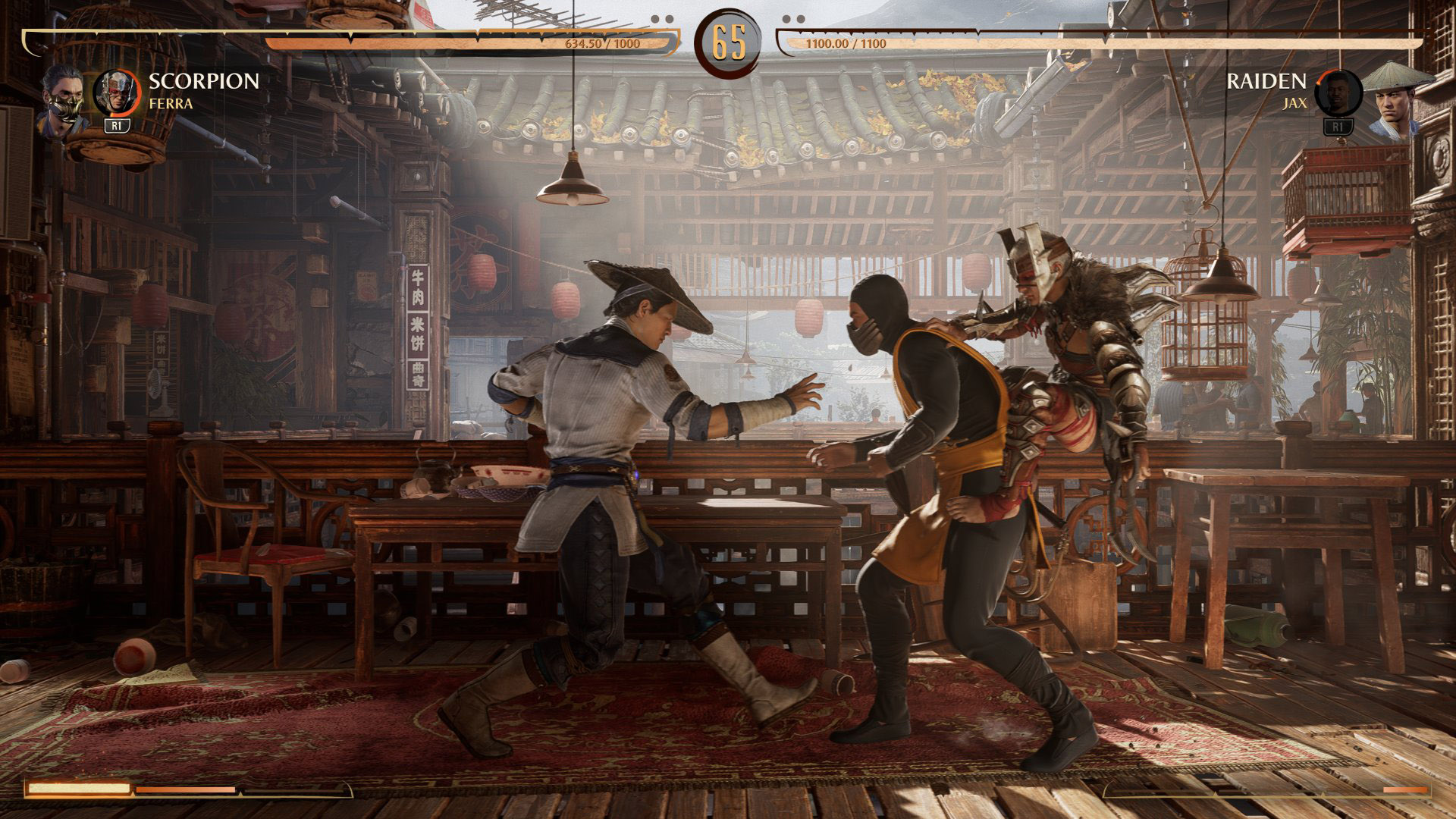Click Scorpion's masked character portrait
The image size is (1456, 819).
pyautogui.click(x=62, y=102)
